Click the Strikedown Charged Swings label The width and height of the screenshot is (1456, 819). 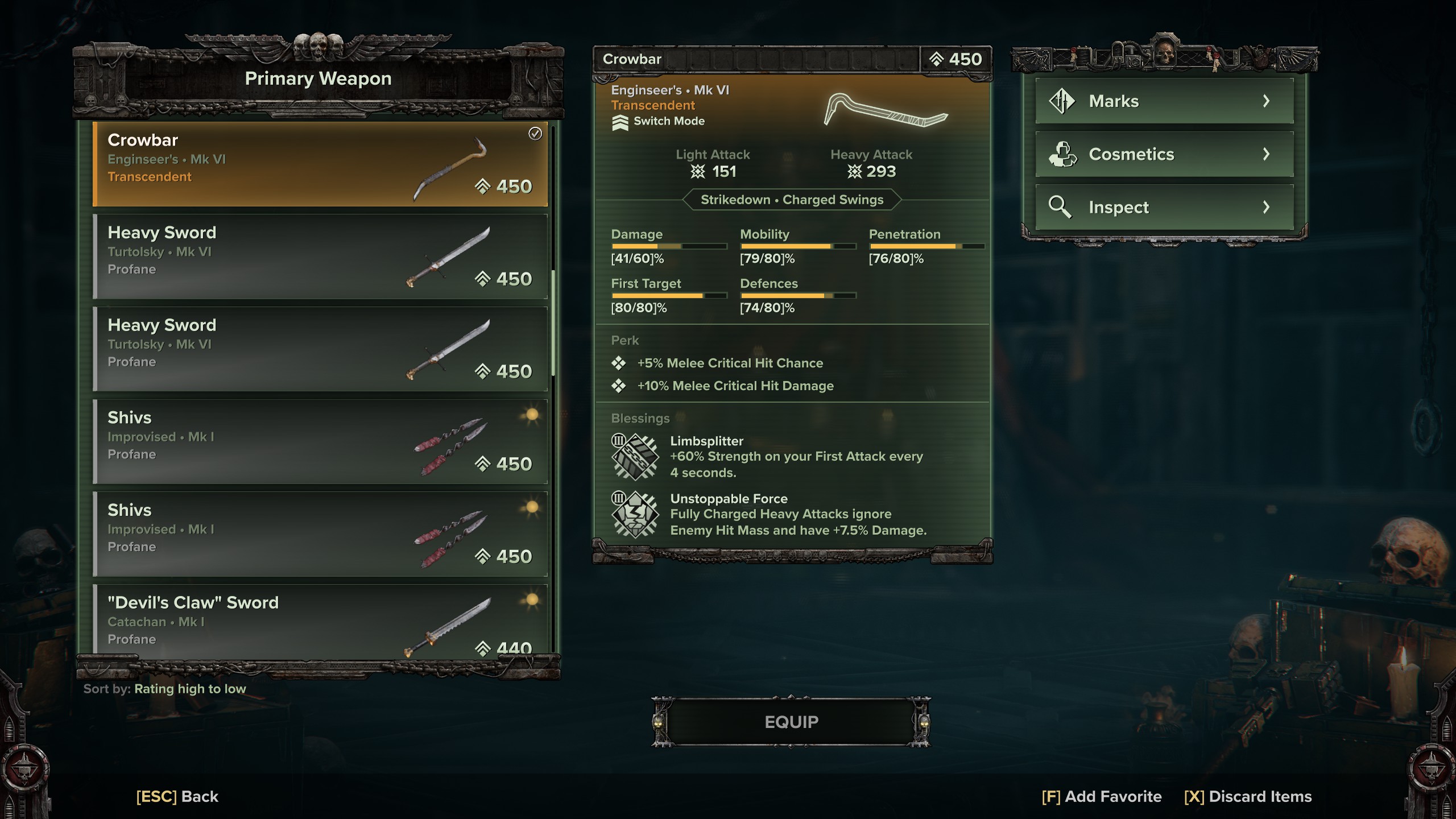(x=793, y=200)
